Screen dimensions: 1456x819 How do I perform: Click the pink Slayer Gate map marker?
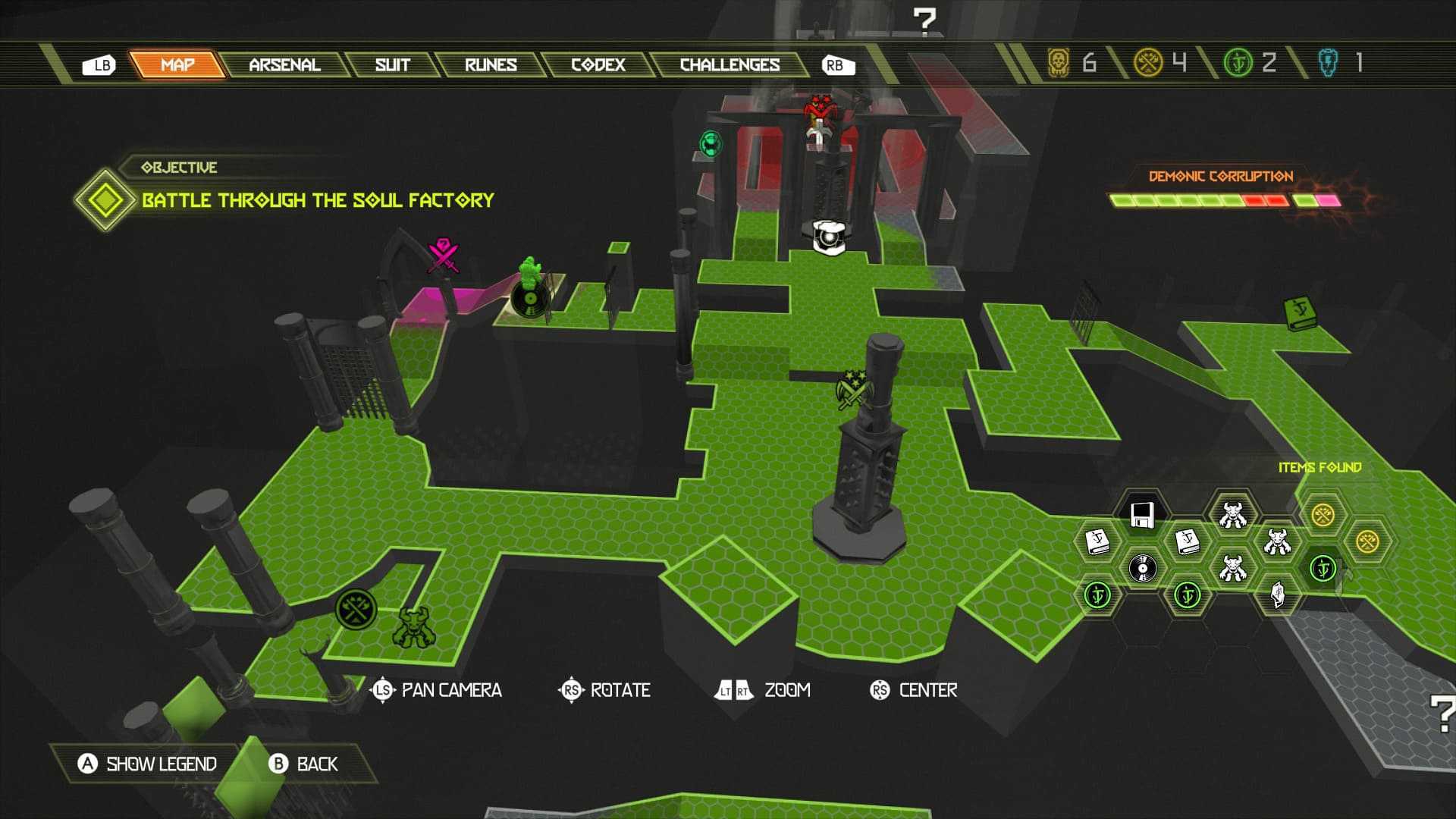coord(444,255)
